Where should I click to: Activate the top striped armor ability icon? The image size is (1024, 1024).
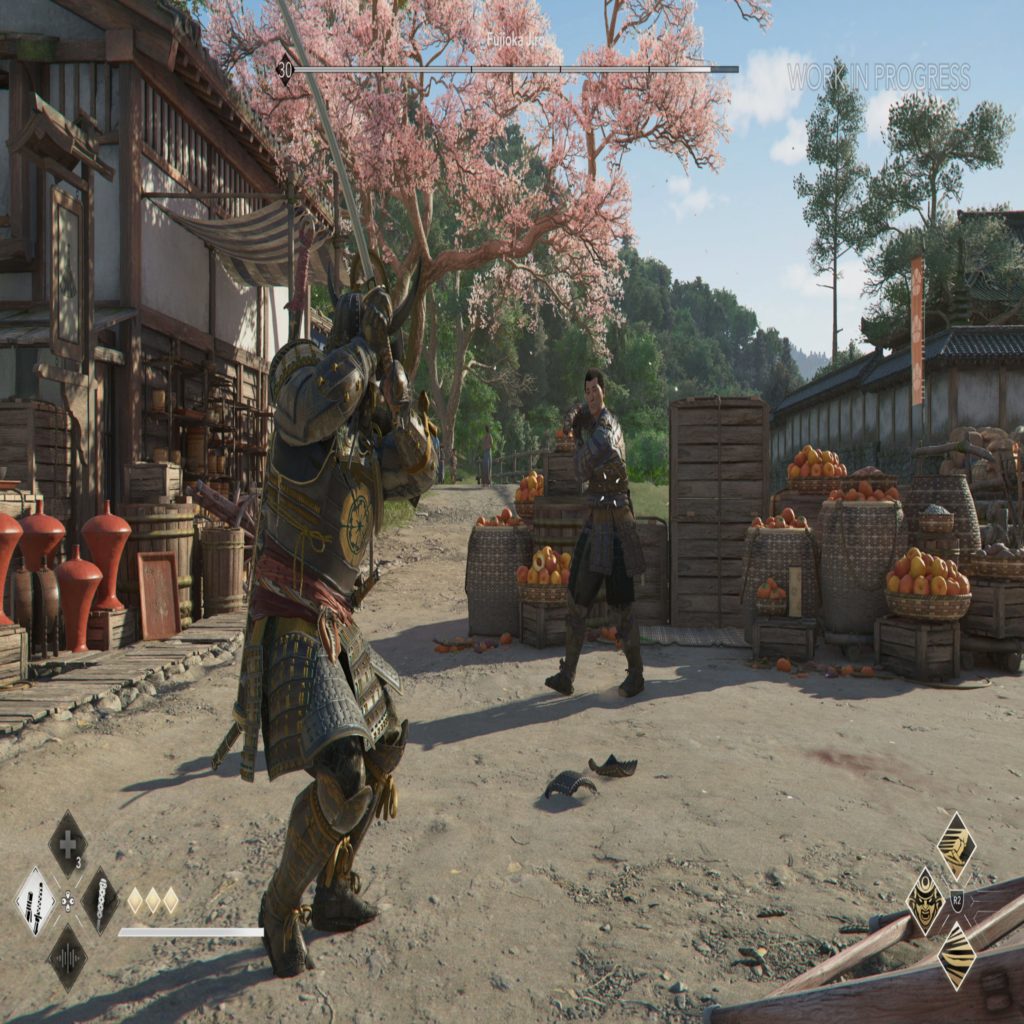956,846
